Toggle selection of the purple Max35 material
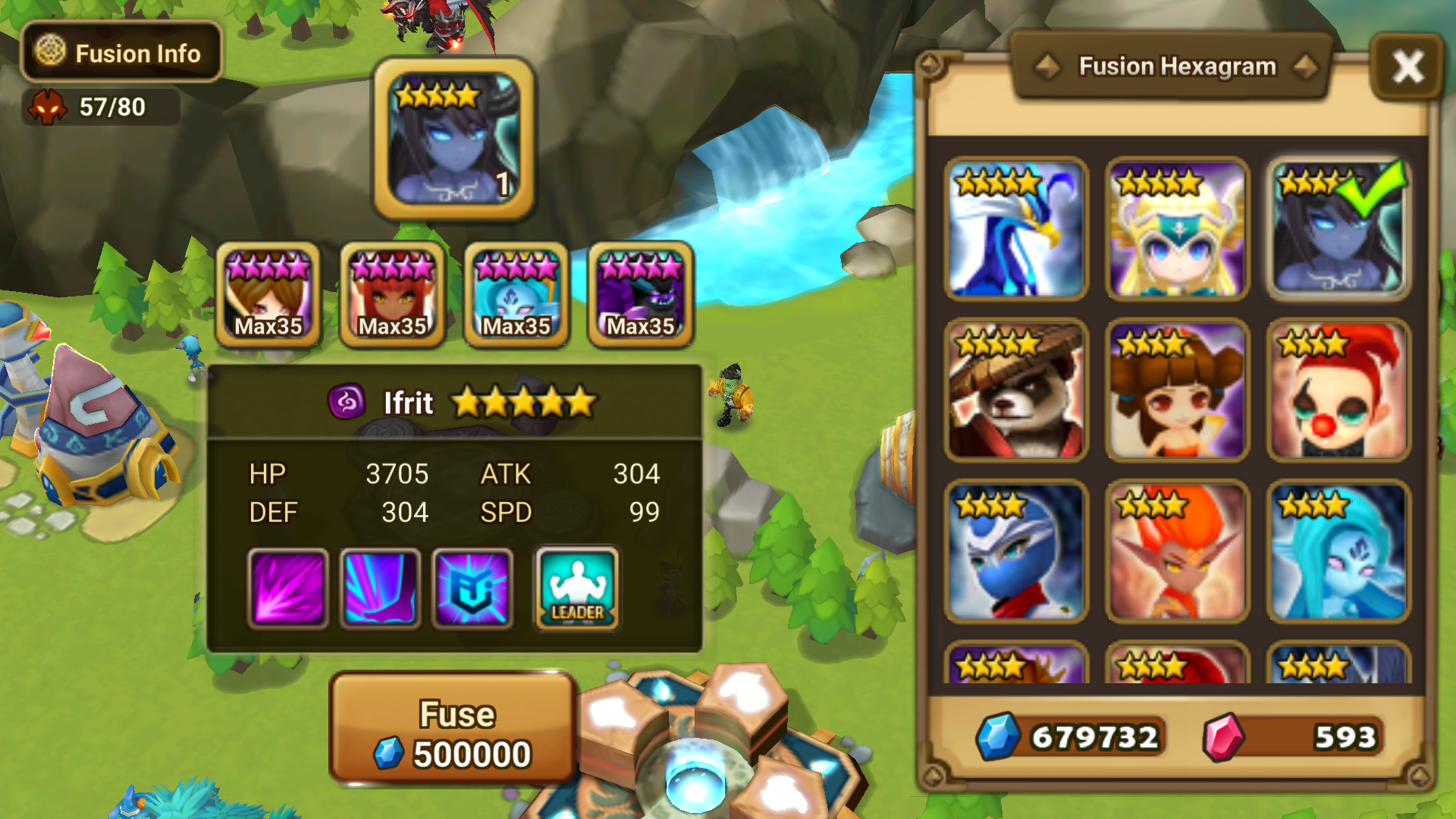Viewport: 1456px width, 819px height. (641, 296)
